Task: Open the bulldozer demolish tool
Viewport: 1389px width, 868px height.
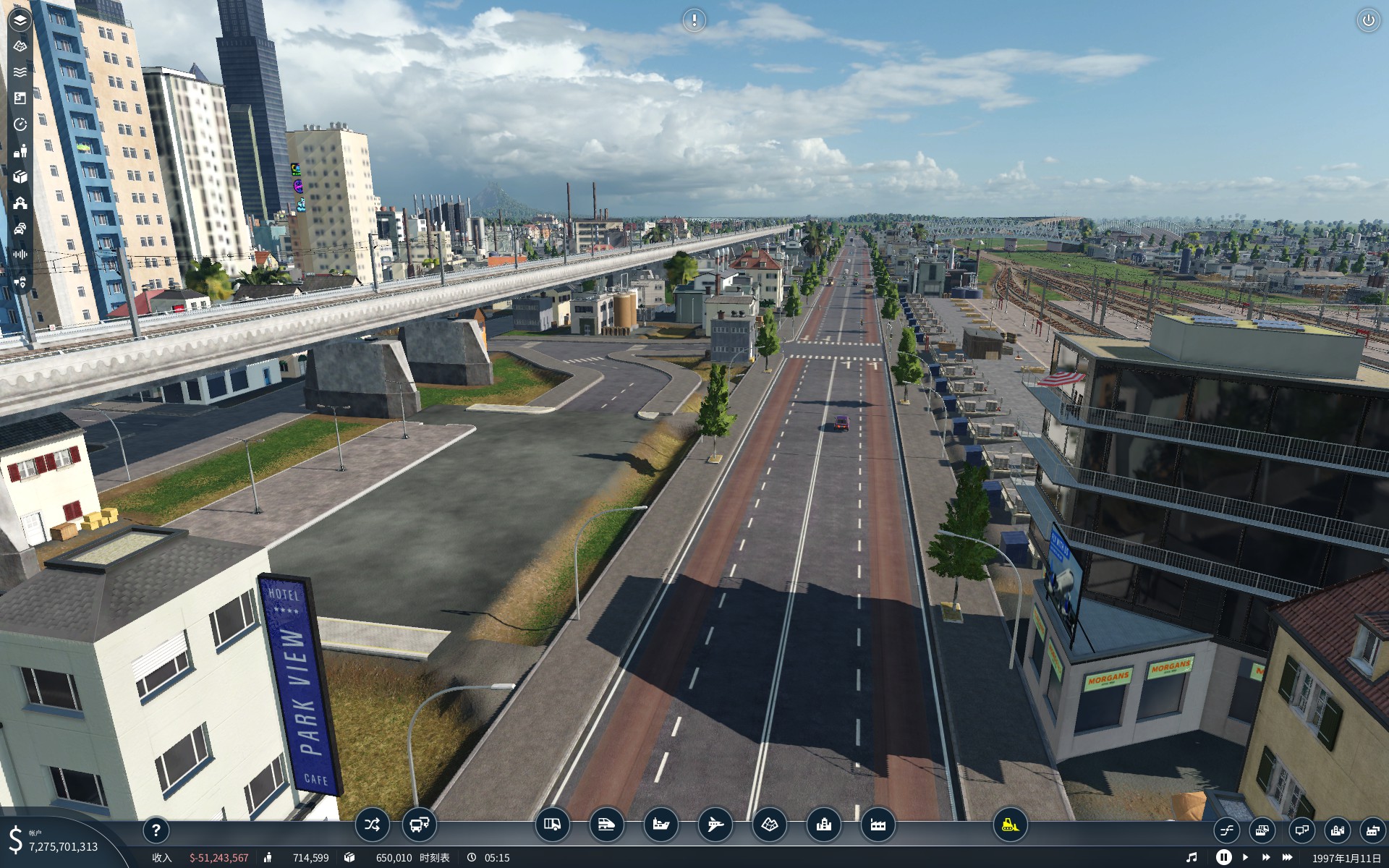Action: (x=1010, y=825)
